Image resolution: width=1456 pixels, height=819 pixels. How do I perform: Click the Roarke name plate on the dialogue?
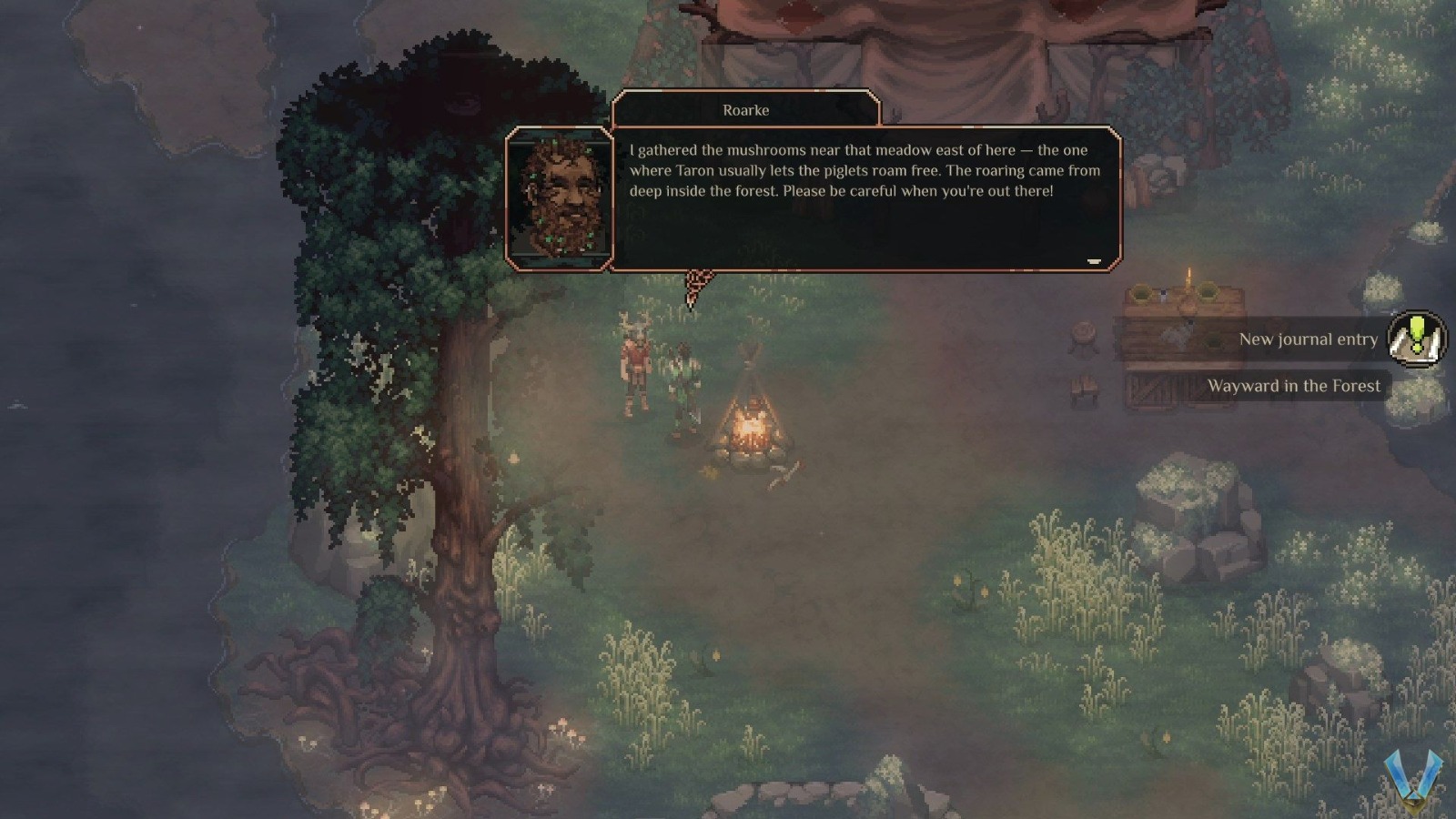pos(747,109)
